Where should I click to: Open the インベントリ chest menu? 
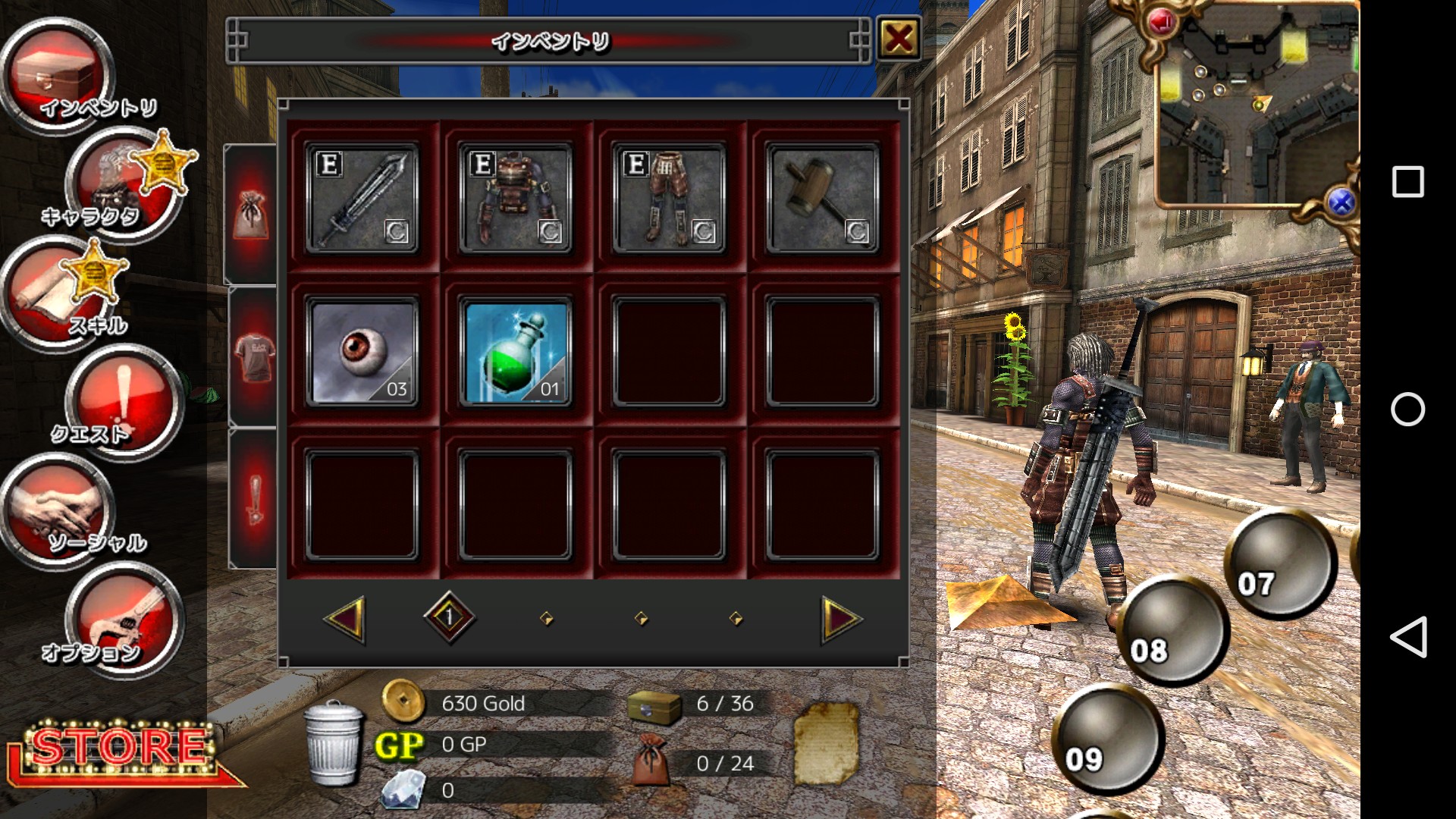[x=59, y=76]
